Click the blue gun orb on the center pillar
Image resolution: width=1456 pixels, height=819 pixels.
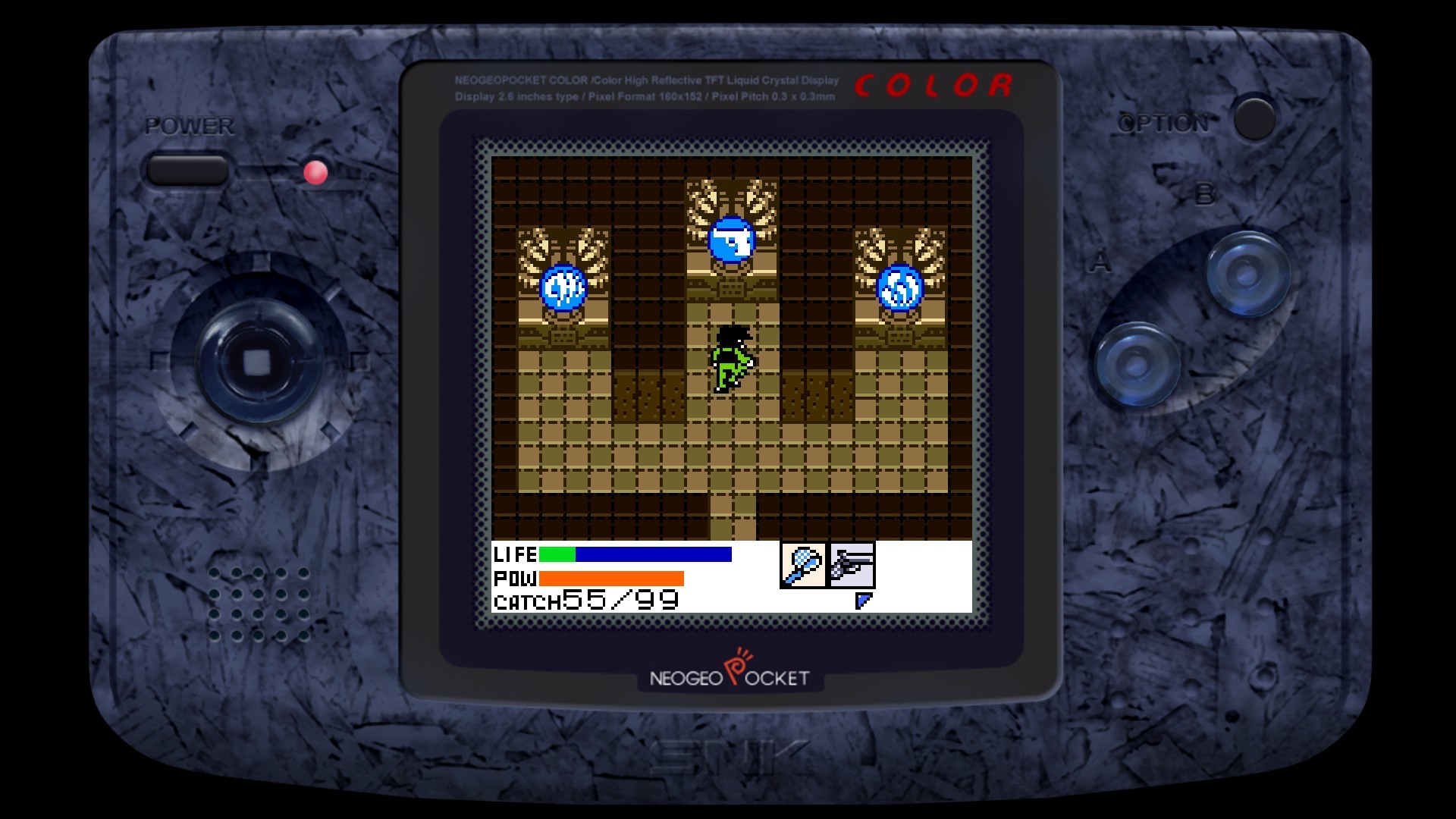[732, 241]
